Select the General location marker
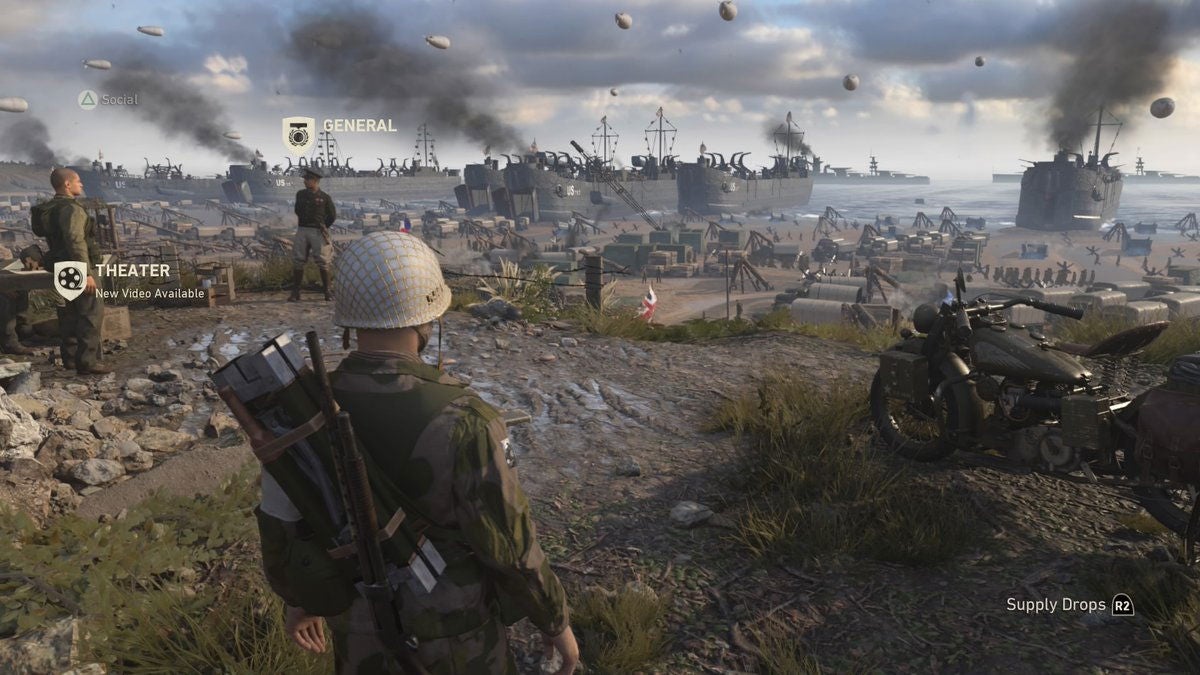The image size is (1200, 675). [298, 134]
